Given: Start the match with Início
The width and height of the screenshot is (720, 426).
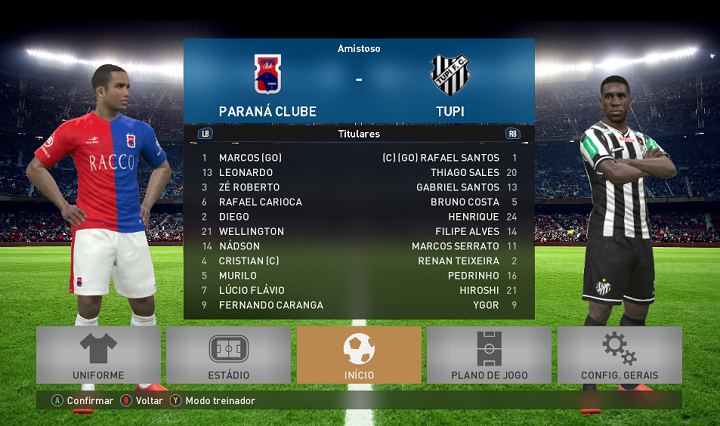Looking at the screenshot, I should 359,355.
